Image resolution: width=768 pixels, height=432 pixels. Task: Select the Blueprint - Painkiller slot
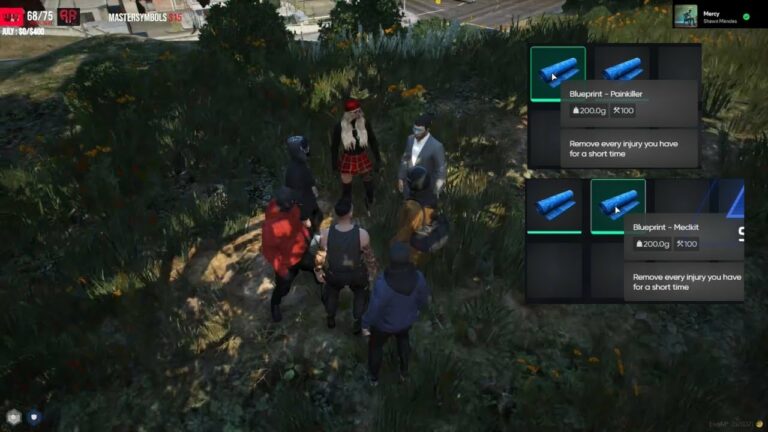point(557,73)
